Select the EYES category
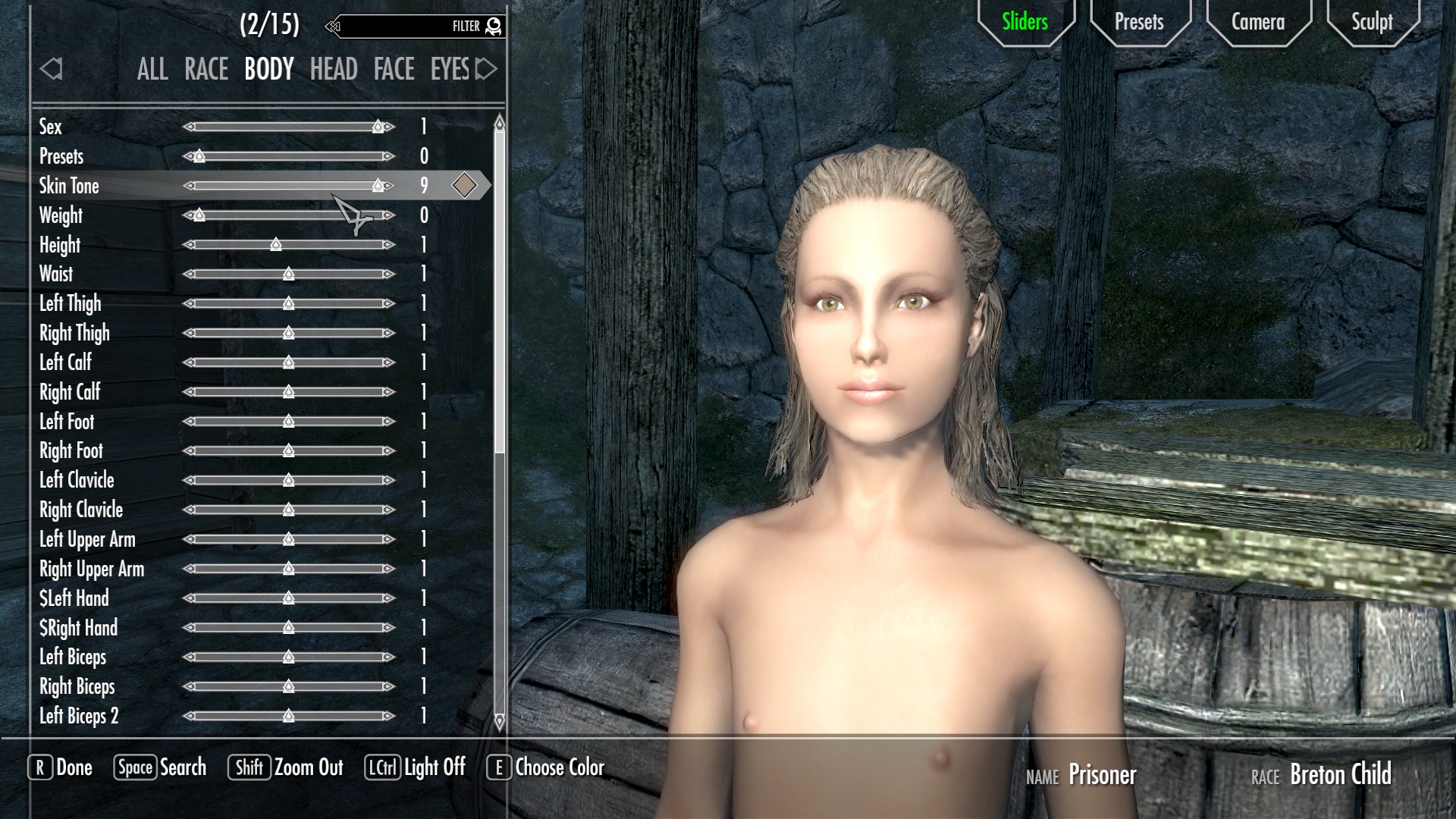Image resolution: width=1456 pixels, height=819 pixels. 450,70
